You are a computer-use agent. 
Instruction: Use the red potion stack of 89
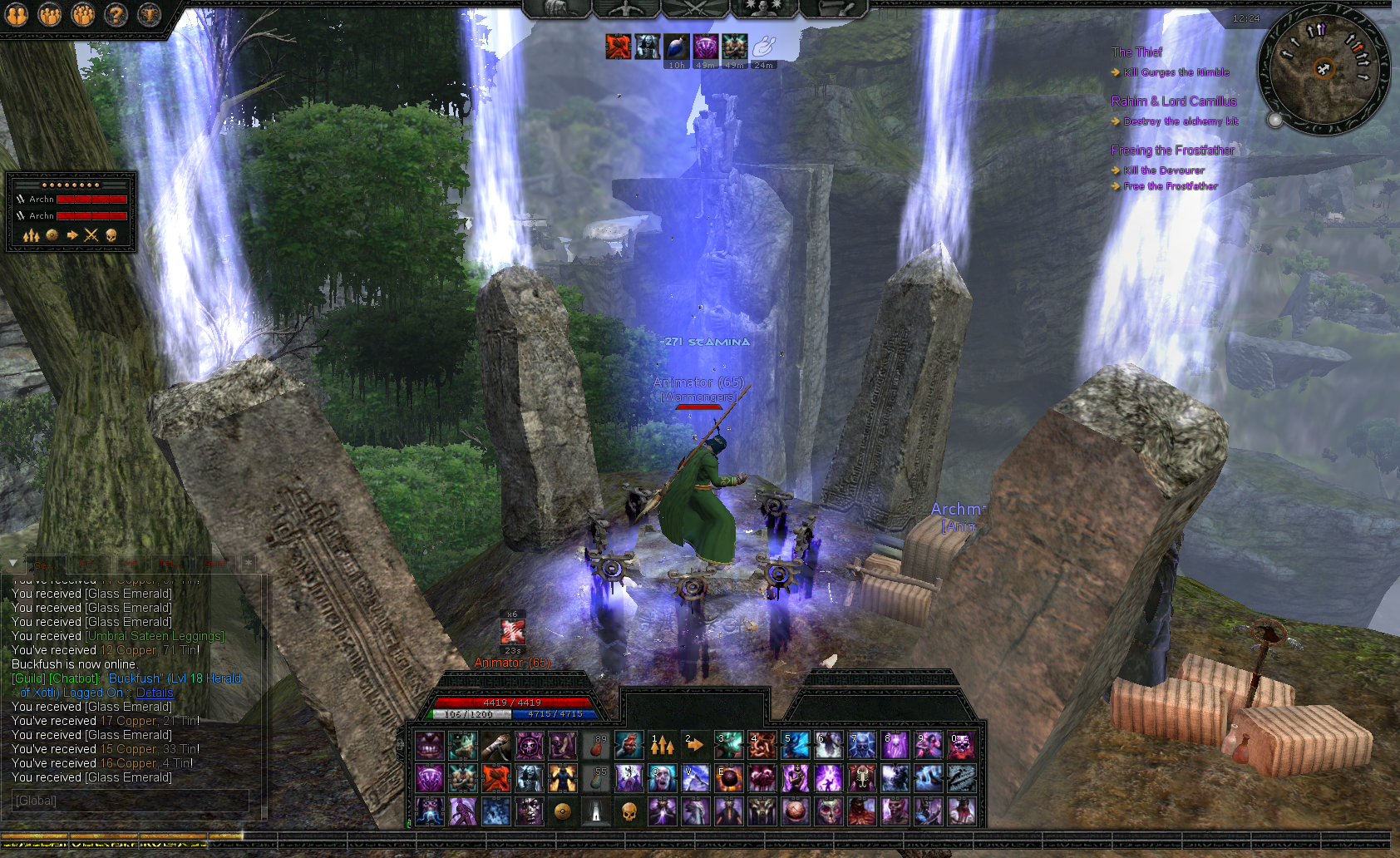595,746
